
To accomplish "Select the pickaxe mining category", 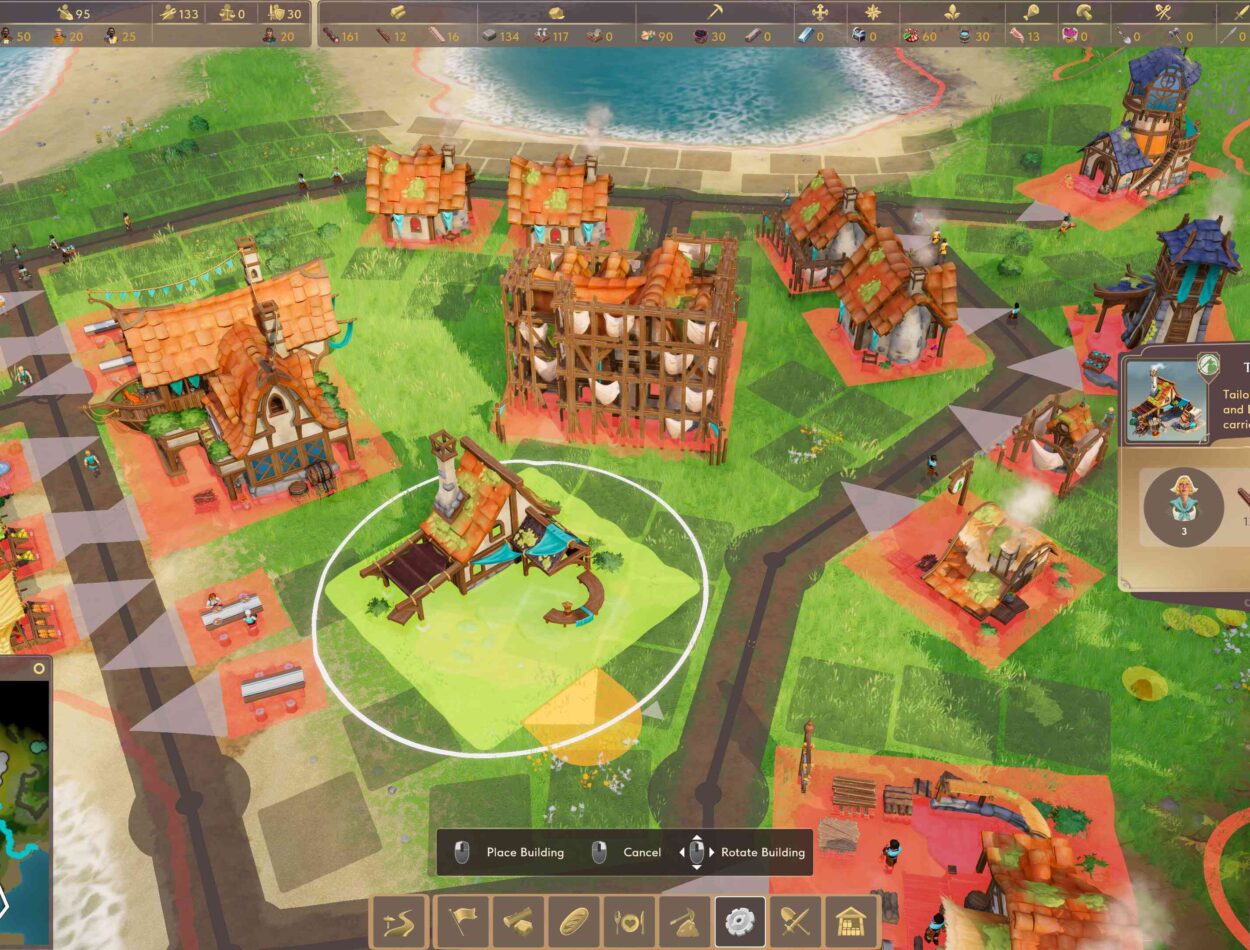I will pos(684,921).
